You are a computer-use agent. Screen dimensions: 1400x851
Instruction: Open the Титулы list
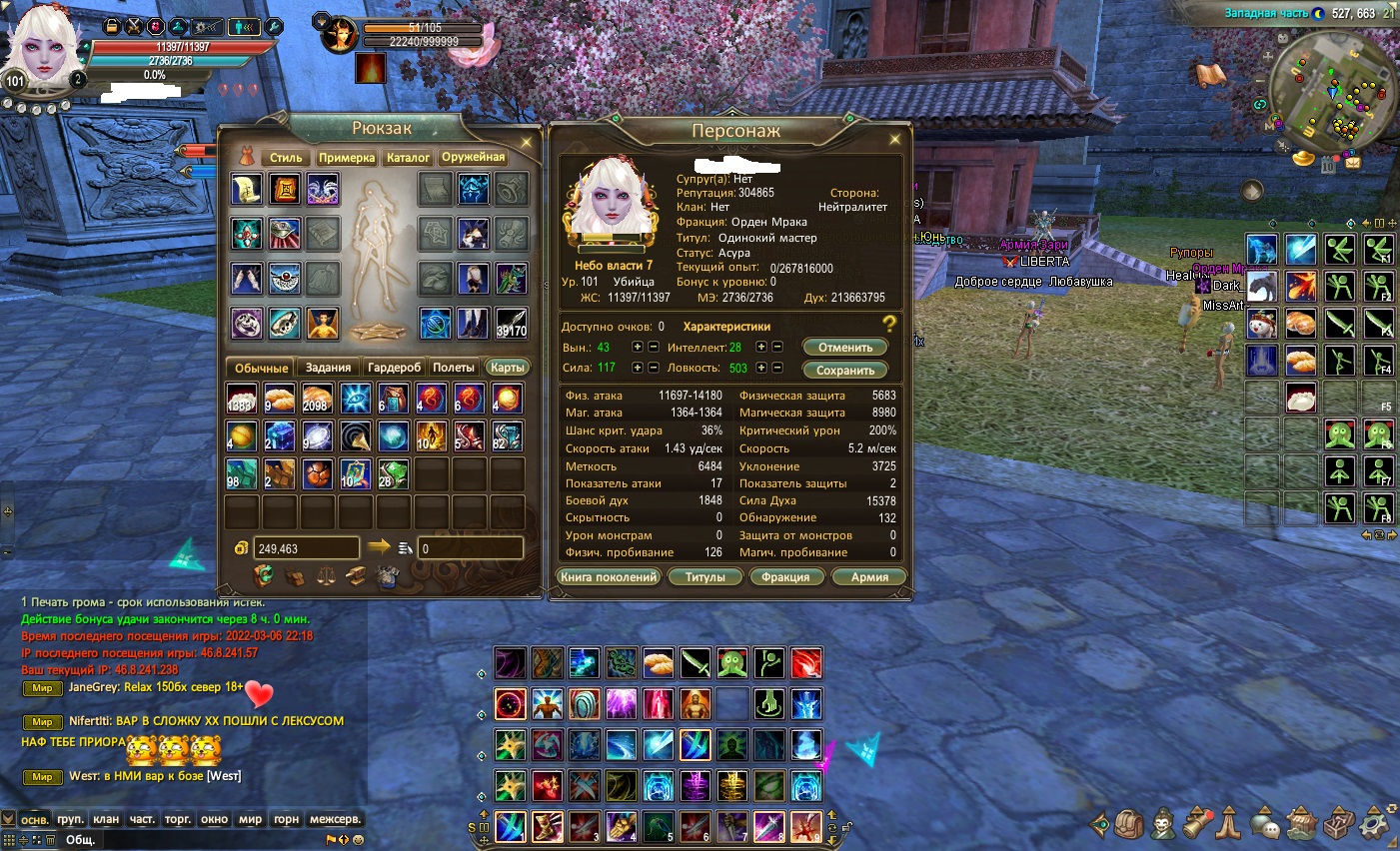pyautogui.click(x=704, y=577)
